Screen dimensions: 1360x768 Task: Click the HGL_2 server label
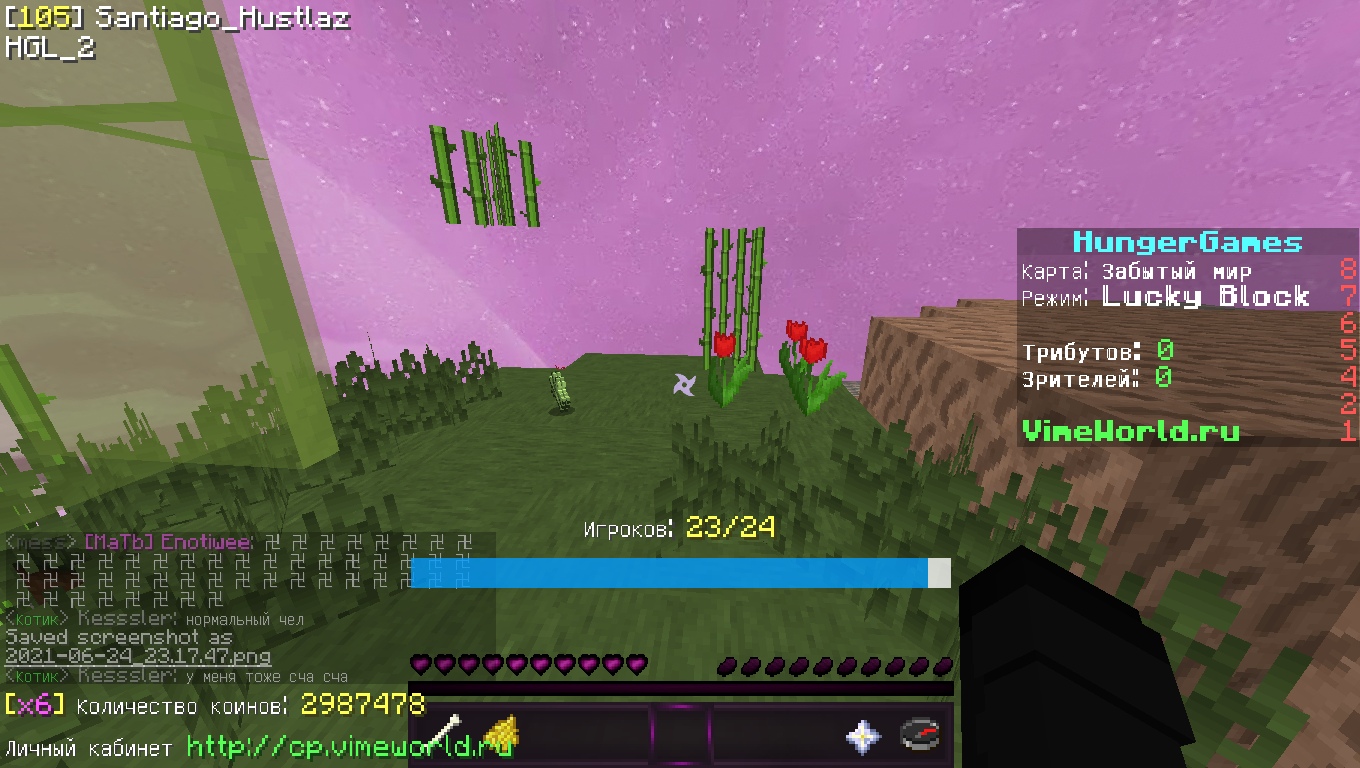pyautogui.click(x=50, y=46)
